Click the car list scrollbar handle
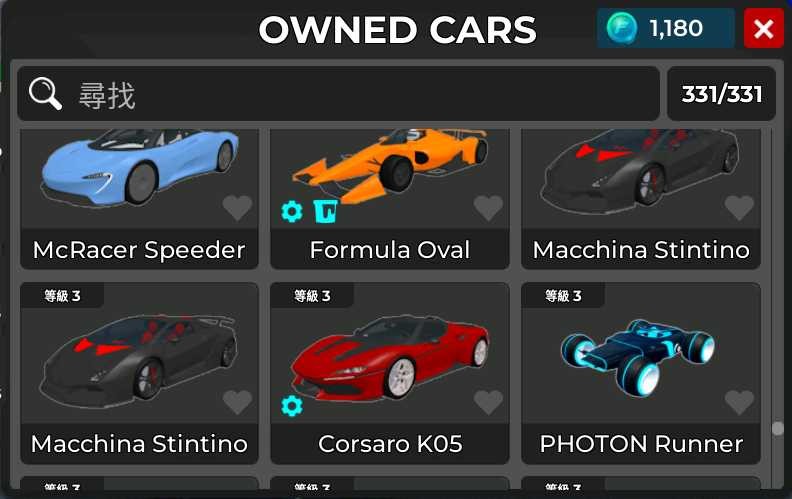The image size is (792, 499). pos(777,429)
